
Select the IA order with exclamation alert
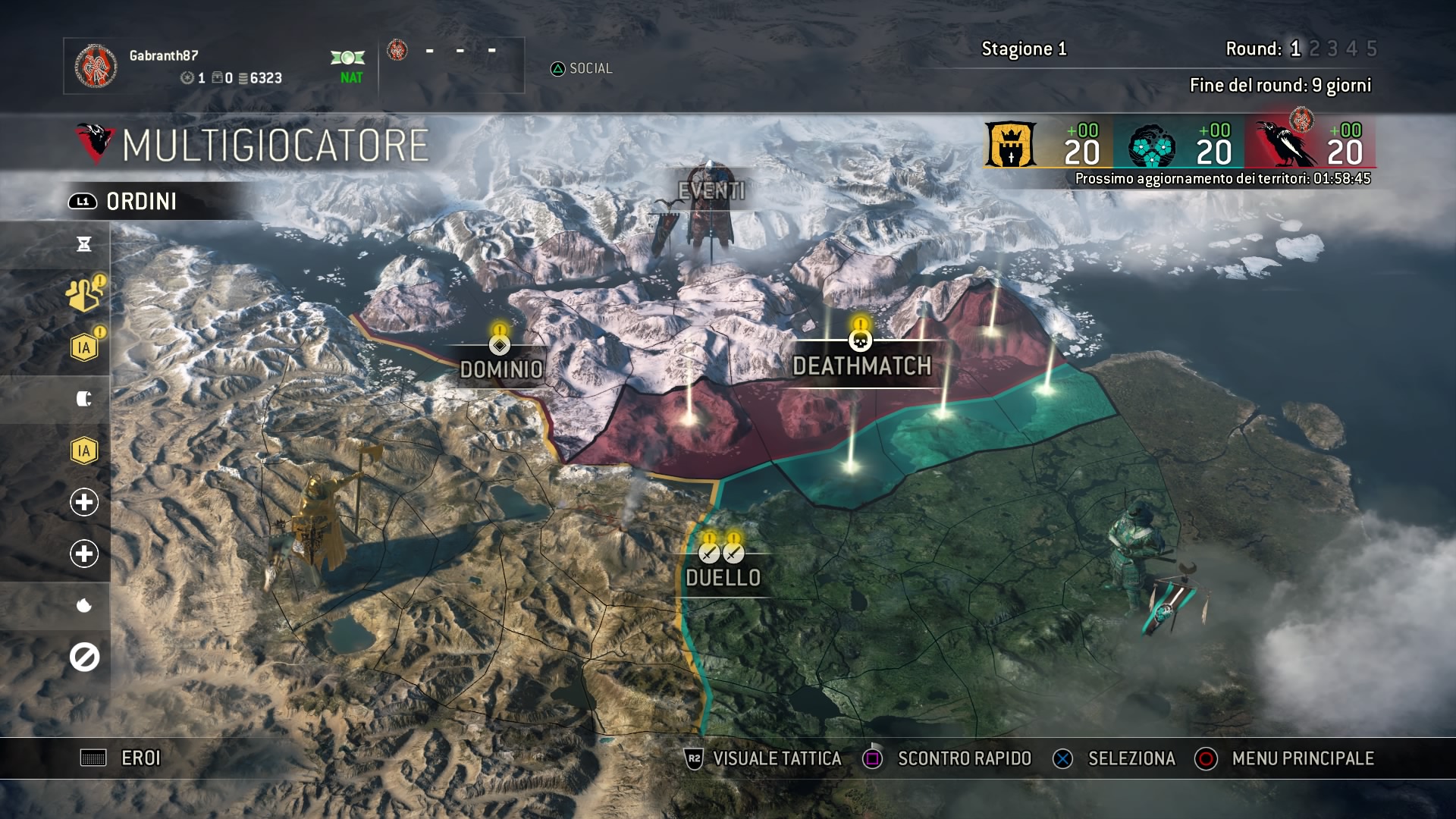84,348
